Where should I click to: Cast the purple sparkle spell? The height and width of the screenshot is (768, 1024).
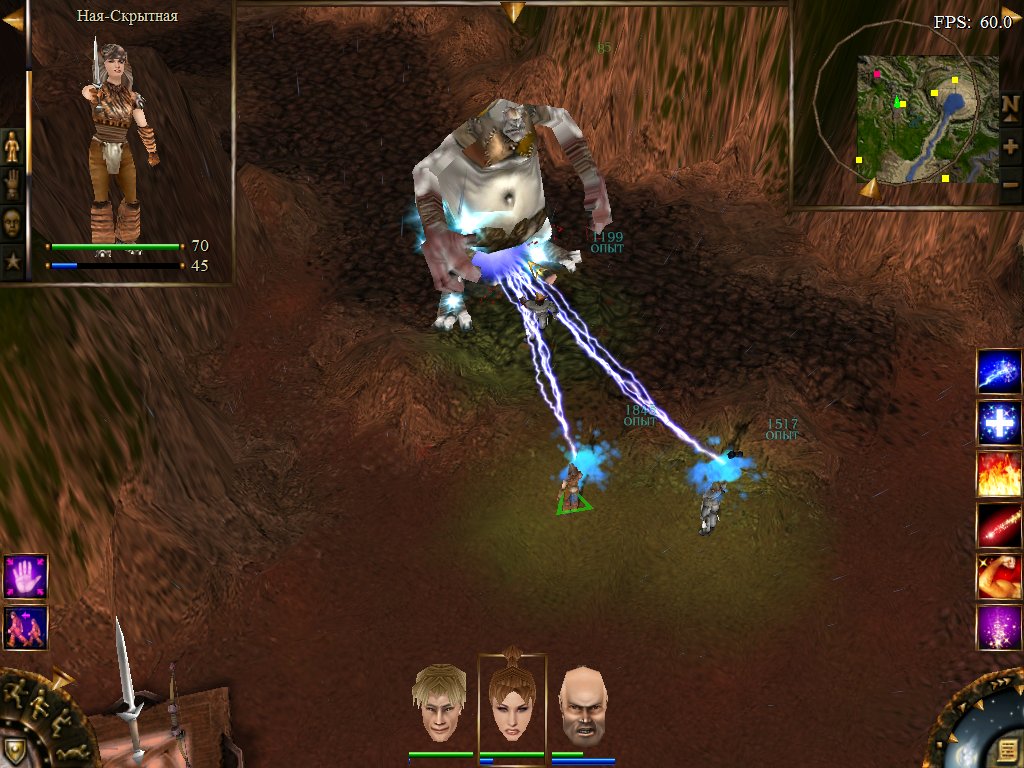pyautogui.click(x=999, y=628)
